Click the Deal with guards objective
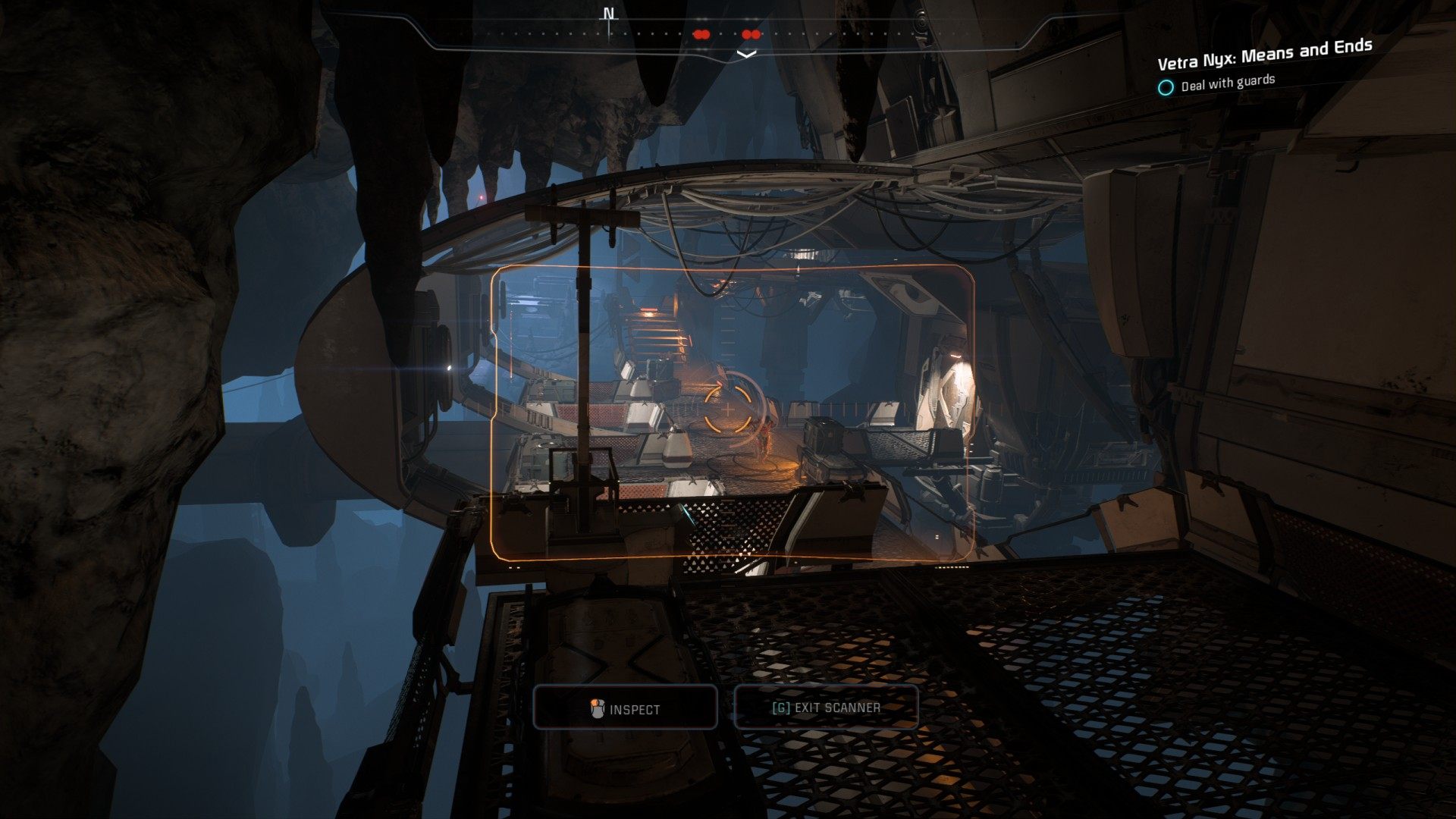Viewport: 1456px width, 819px height. 1227,82
